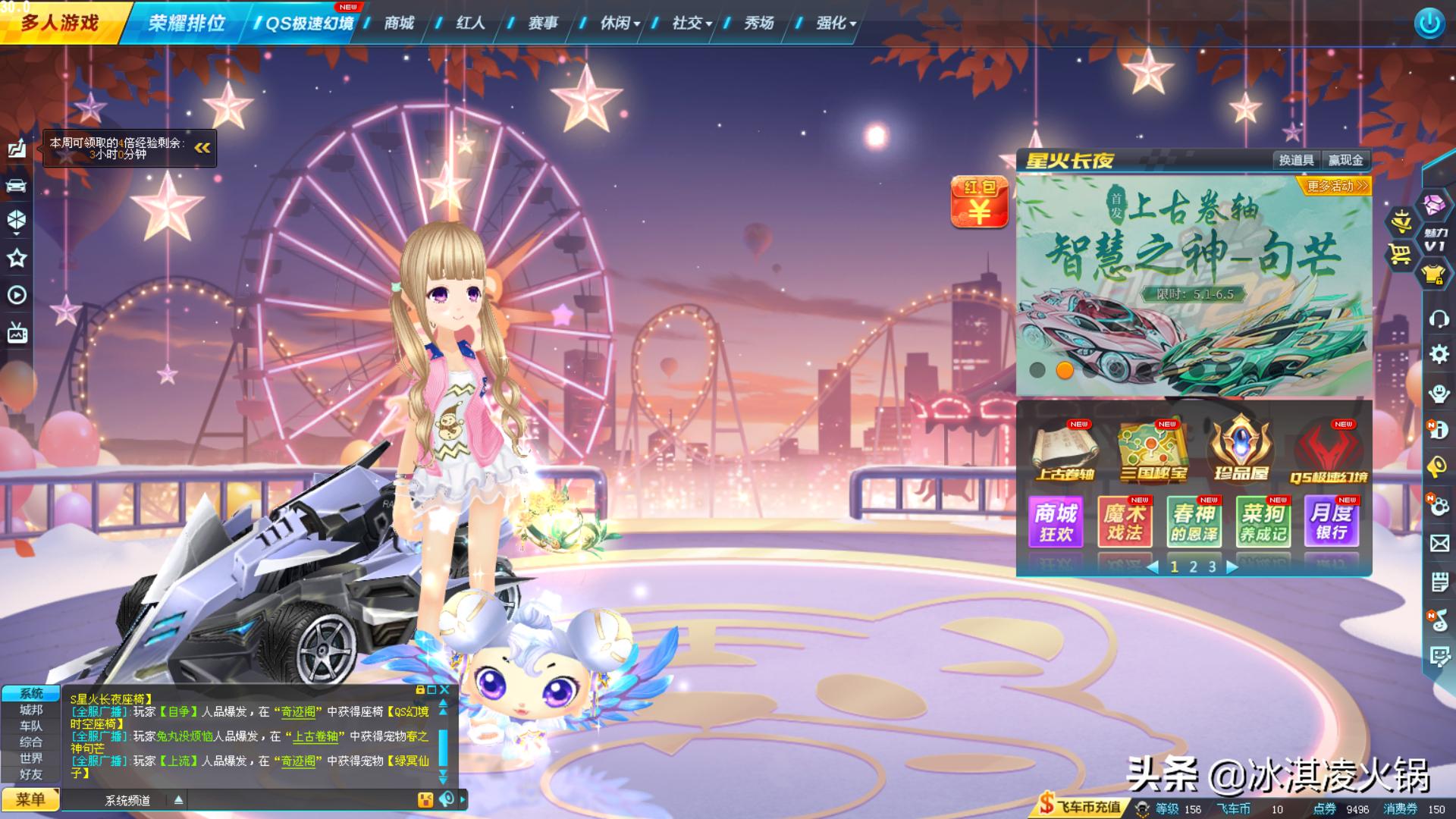
Task: Switch chat to 世界 world channel
Action: 31,758
